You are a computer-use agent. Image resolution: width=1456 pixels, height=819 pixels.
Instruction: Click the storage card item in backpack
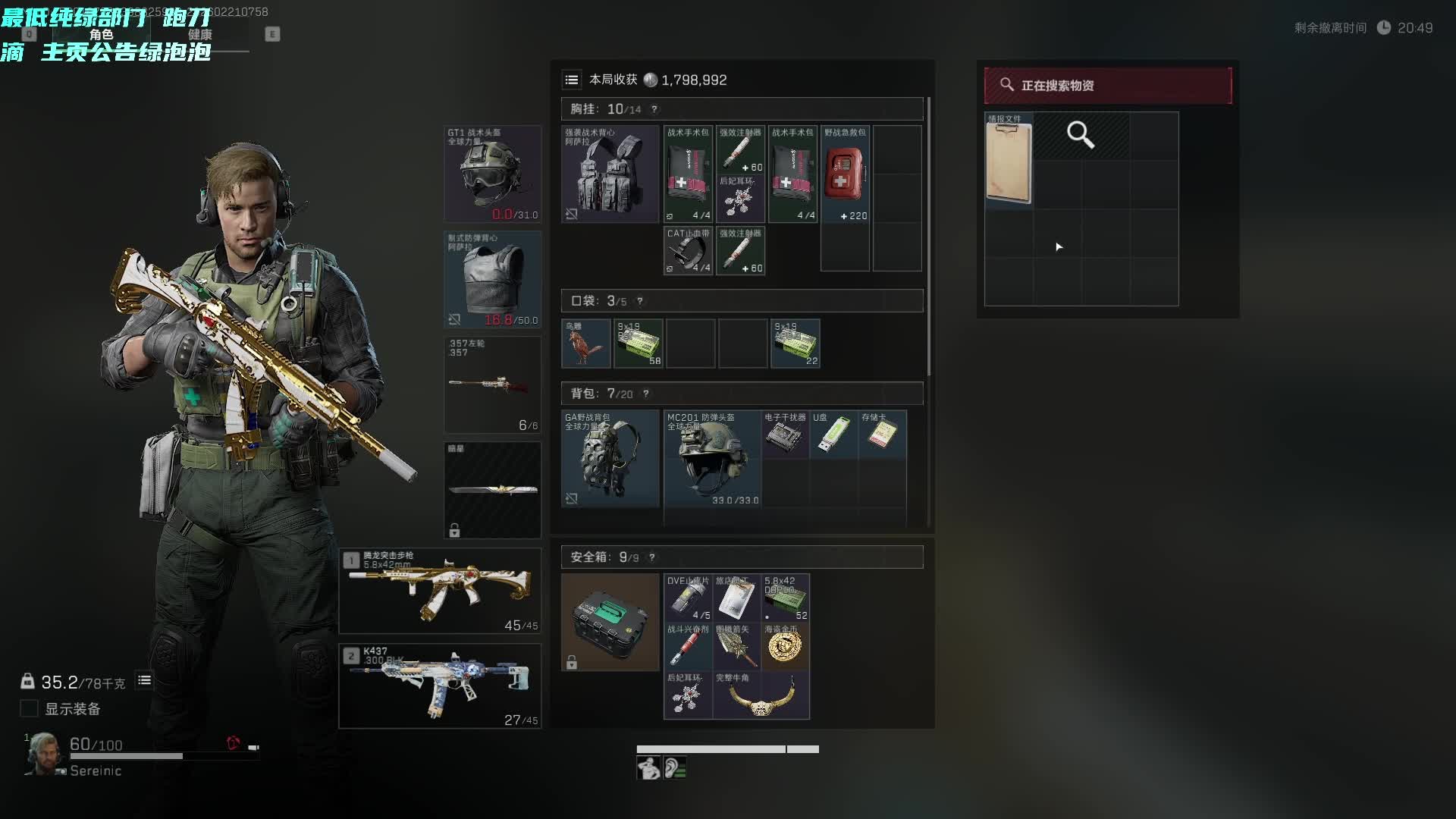882,435
